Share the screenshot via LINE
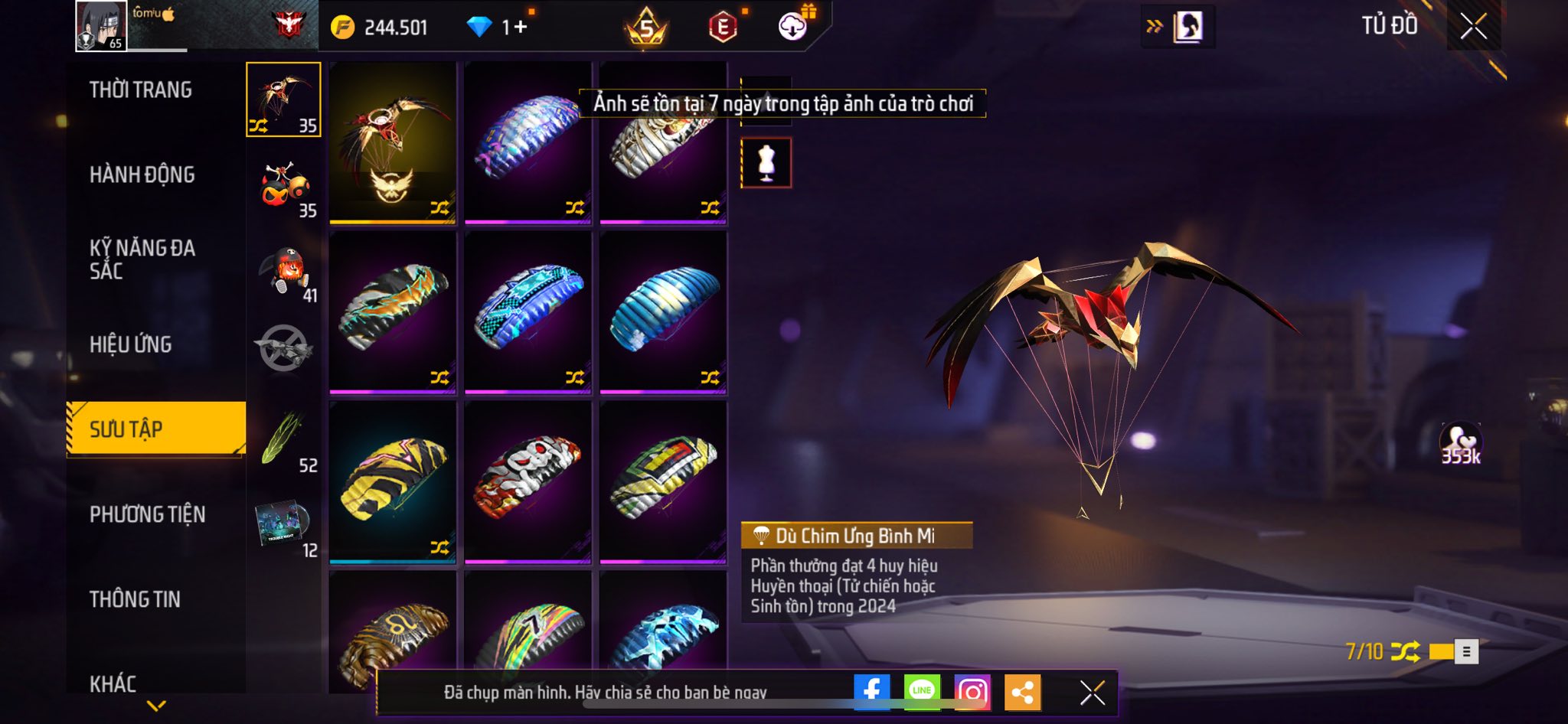Viewport: 1568px width, 724px height. pos(922,692)
